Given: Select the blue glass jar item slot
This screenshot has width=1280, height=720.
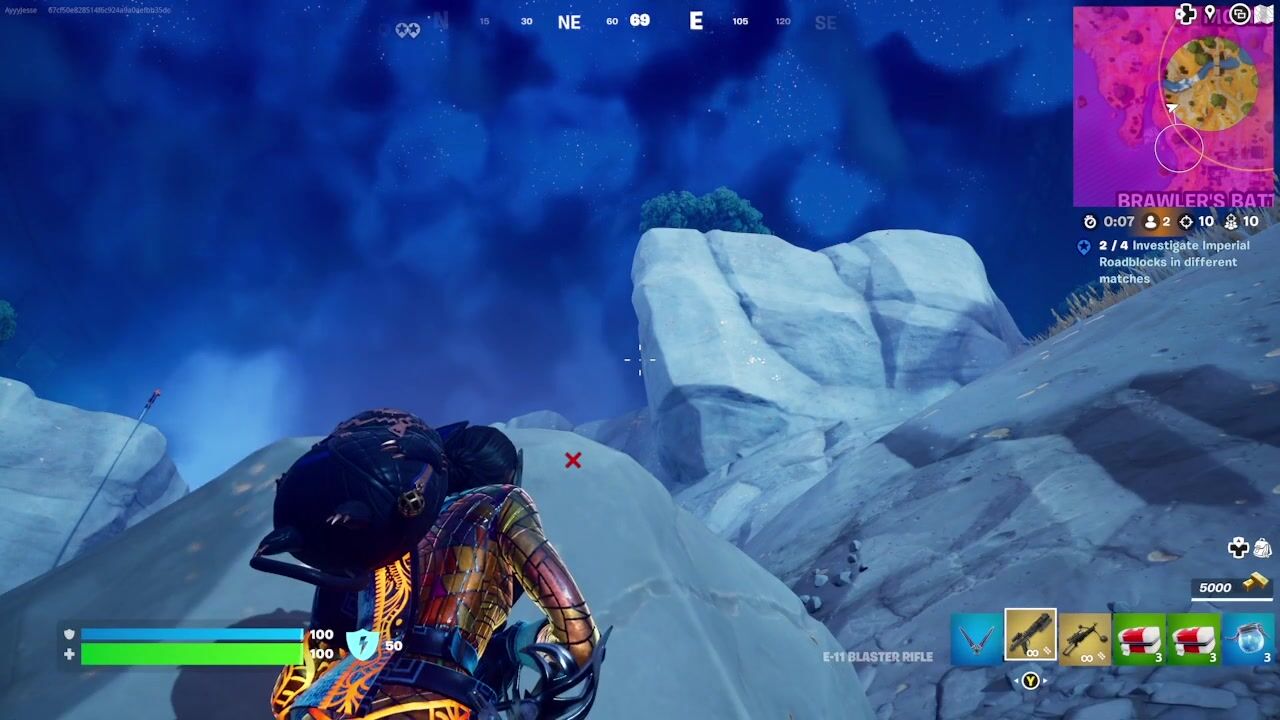Looking at the screenshot, I should pos(1248,638).
